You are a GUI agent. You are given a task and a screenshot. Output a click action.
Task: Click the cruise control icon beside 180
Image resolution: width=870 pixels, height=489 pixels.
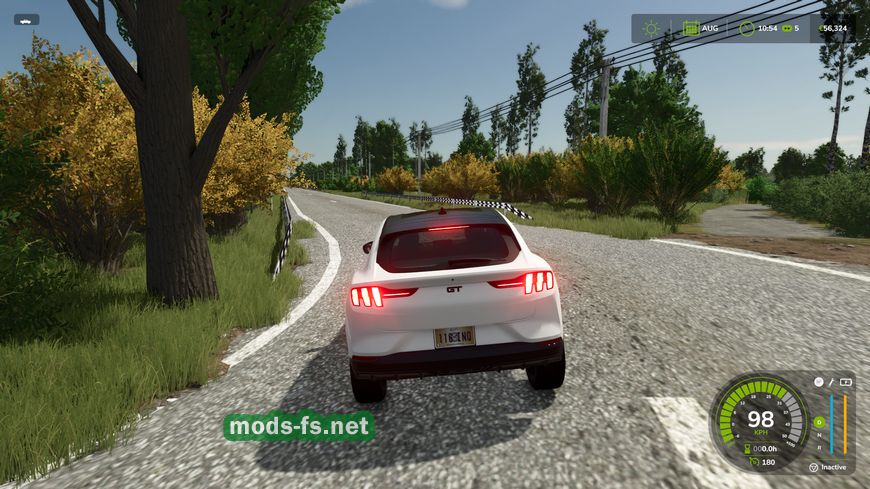[x=754, y=461]
